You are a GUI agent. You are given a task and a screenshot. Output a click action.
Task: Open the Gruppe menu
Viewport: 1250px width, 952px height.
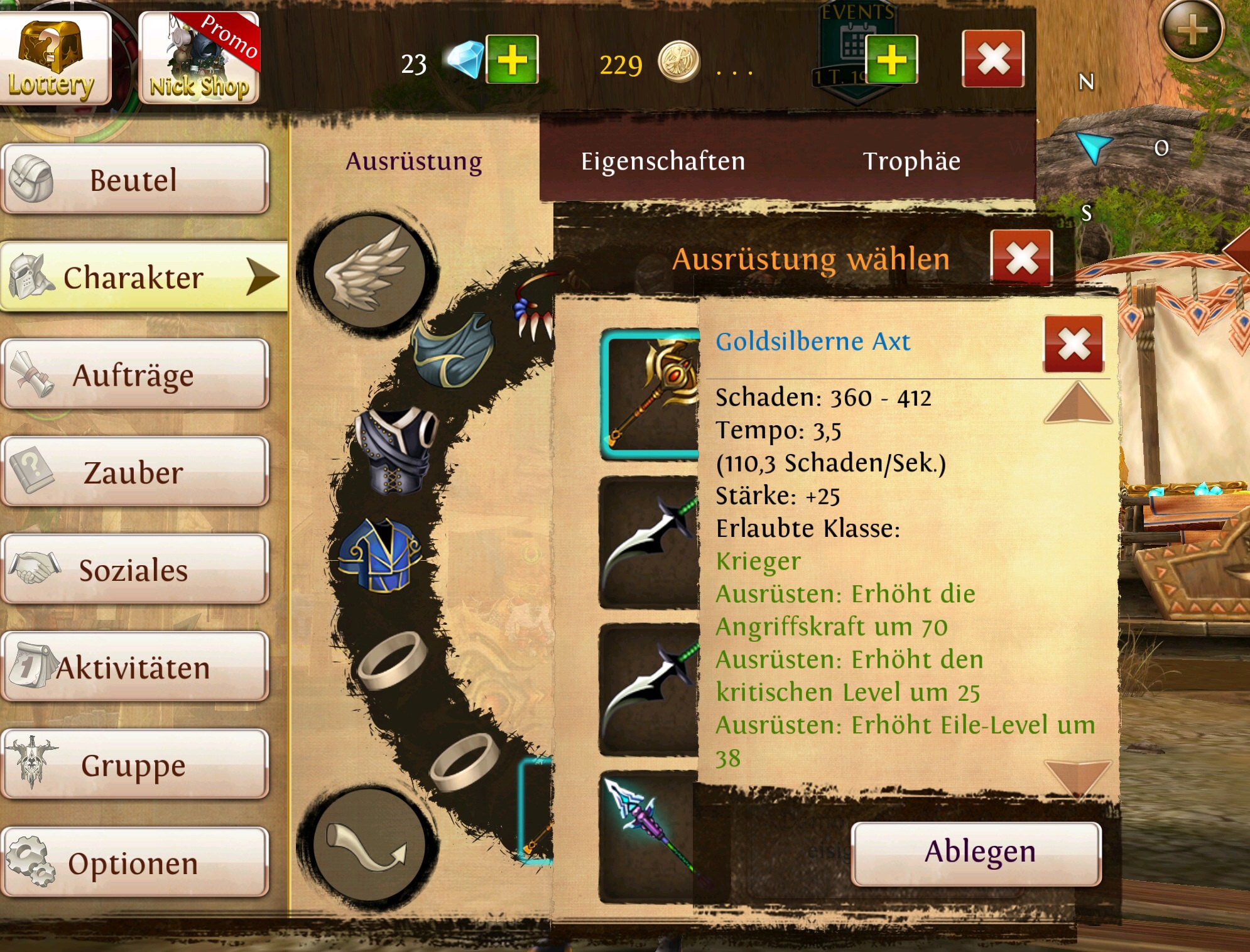click(134, 765)
